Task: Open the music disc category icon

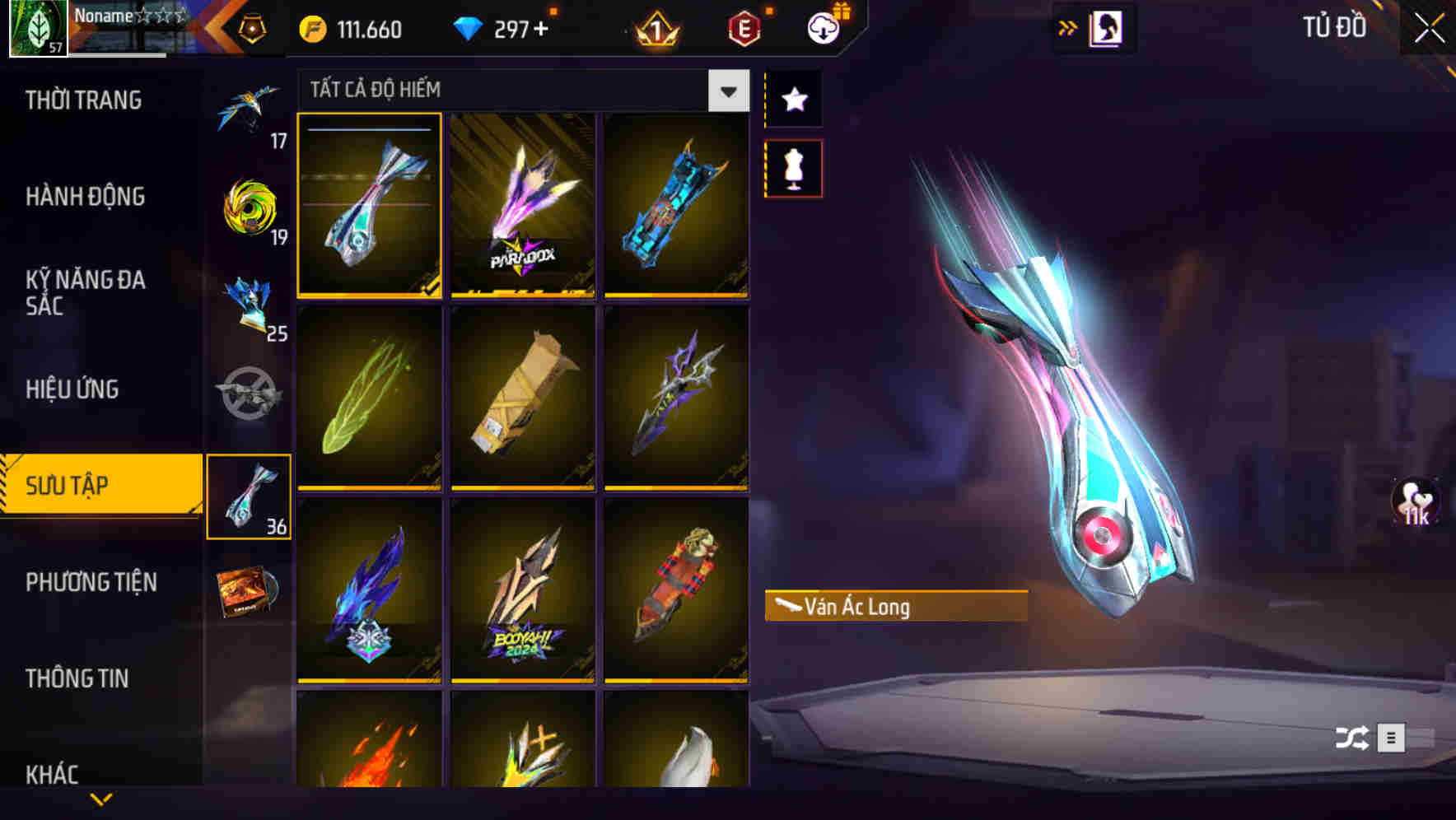Action: 250,591
